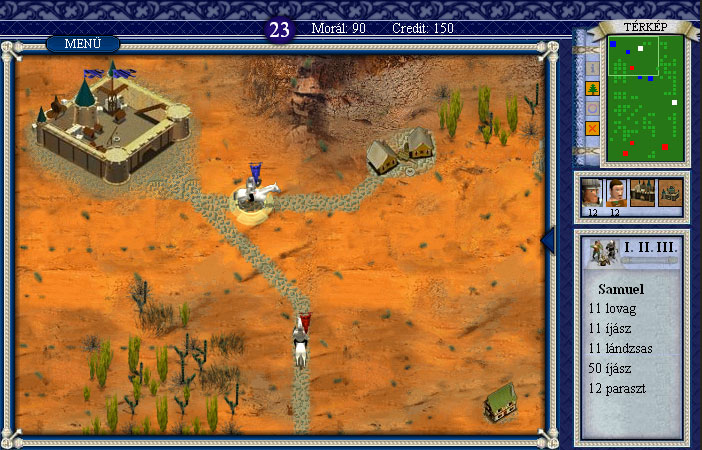The height and width of the screenshot is (450, 702).
Task: Switch to army tab I.
Action: click(x=628, y=247)
